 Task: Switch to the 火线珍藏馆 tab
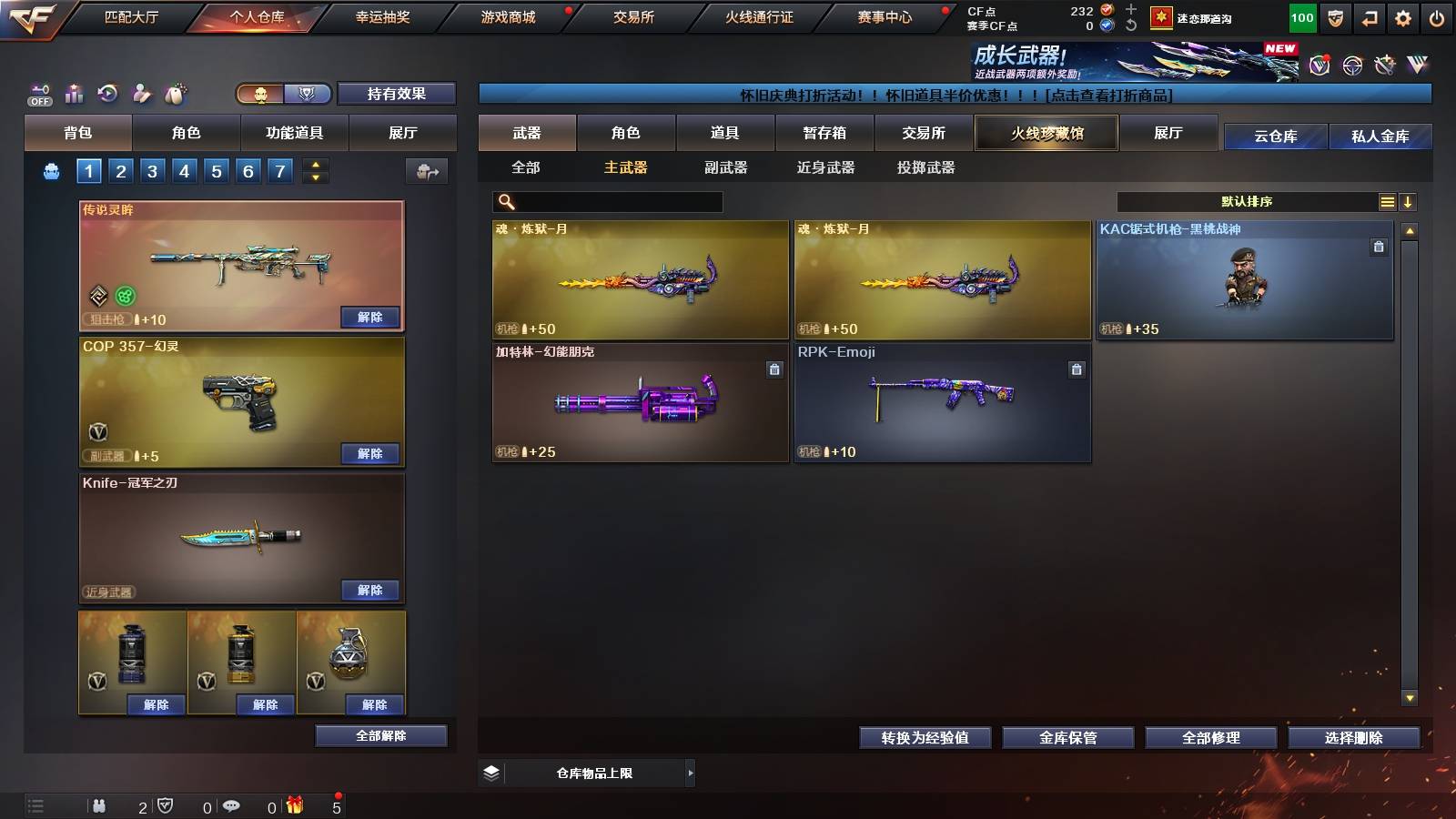pos(1046,133)
